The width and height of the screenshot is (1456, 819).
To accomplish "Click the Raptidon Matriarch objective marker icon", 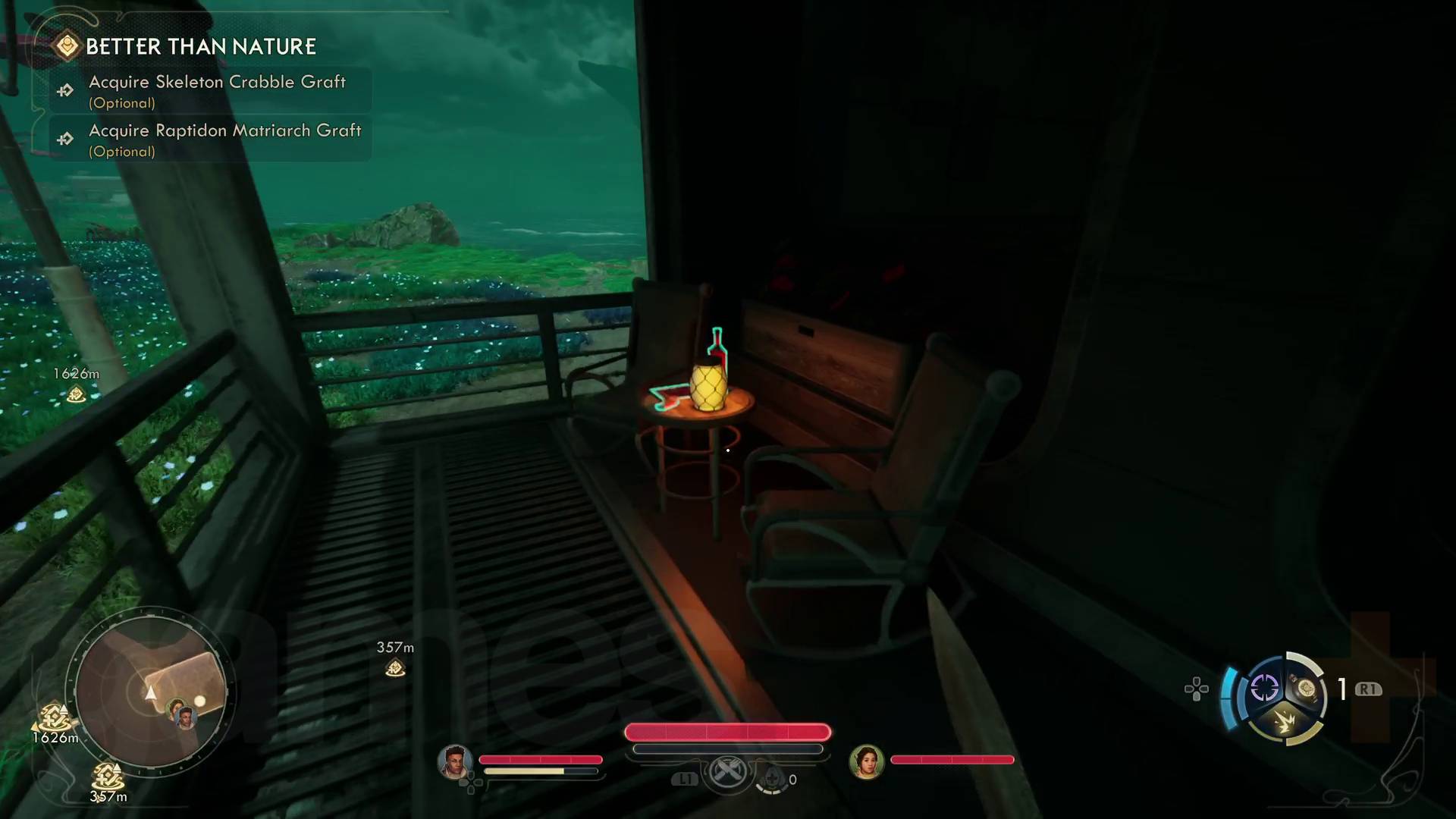I will coord(64,139).
